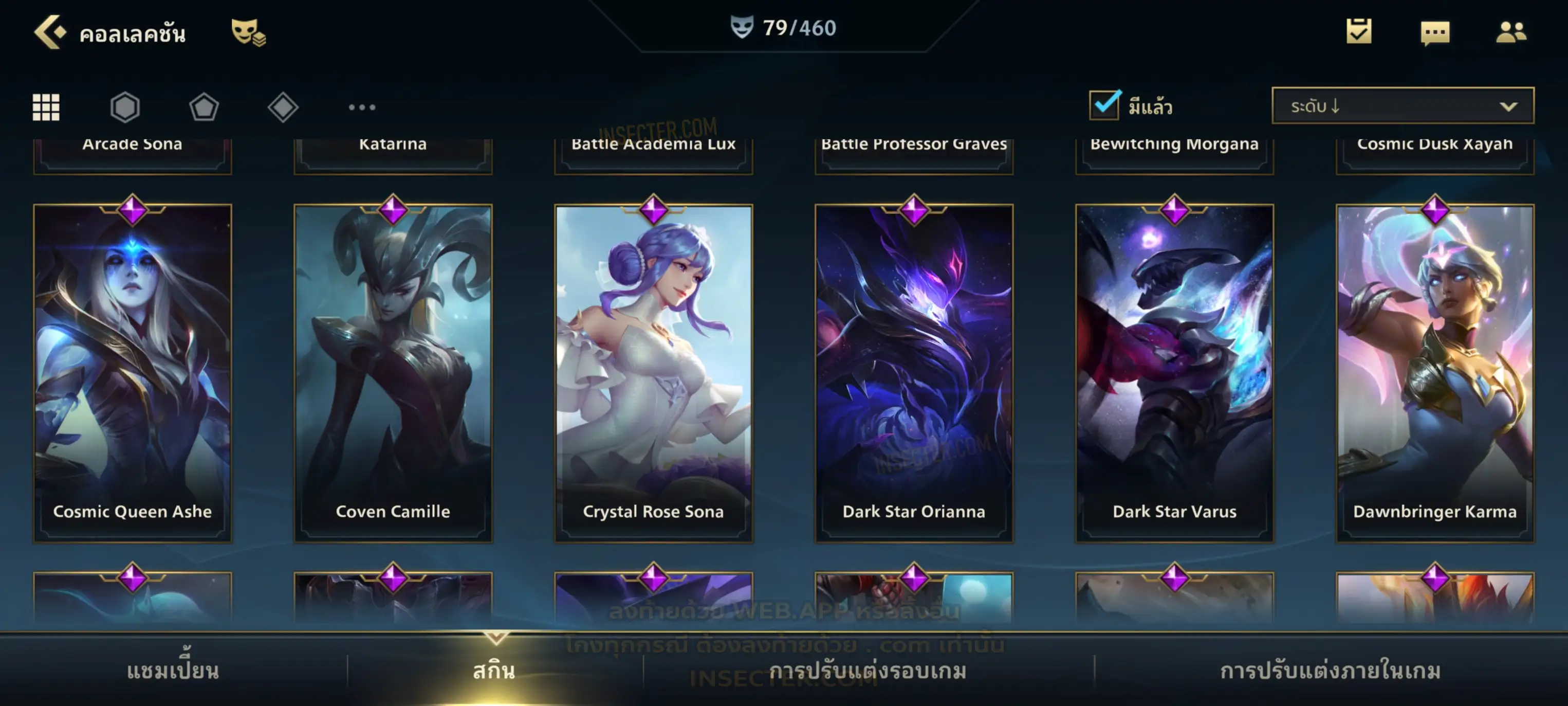Go back using the gold arrow
Screen dimensions: 1568x706
coord(49,32)
